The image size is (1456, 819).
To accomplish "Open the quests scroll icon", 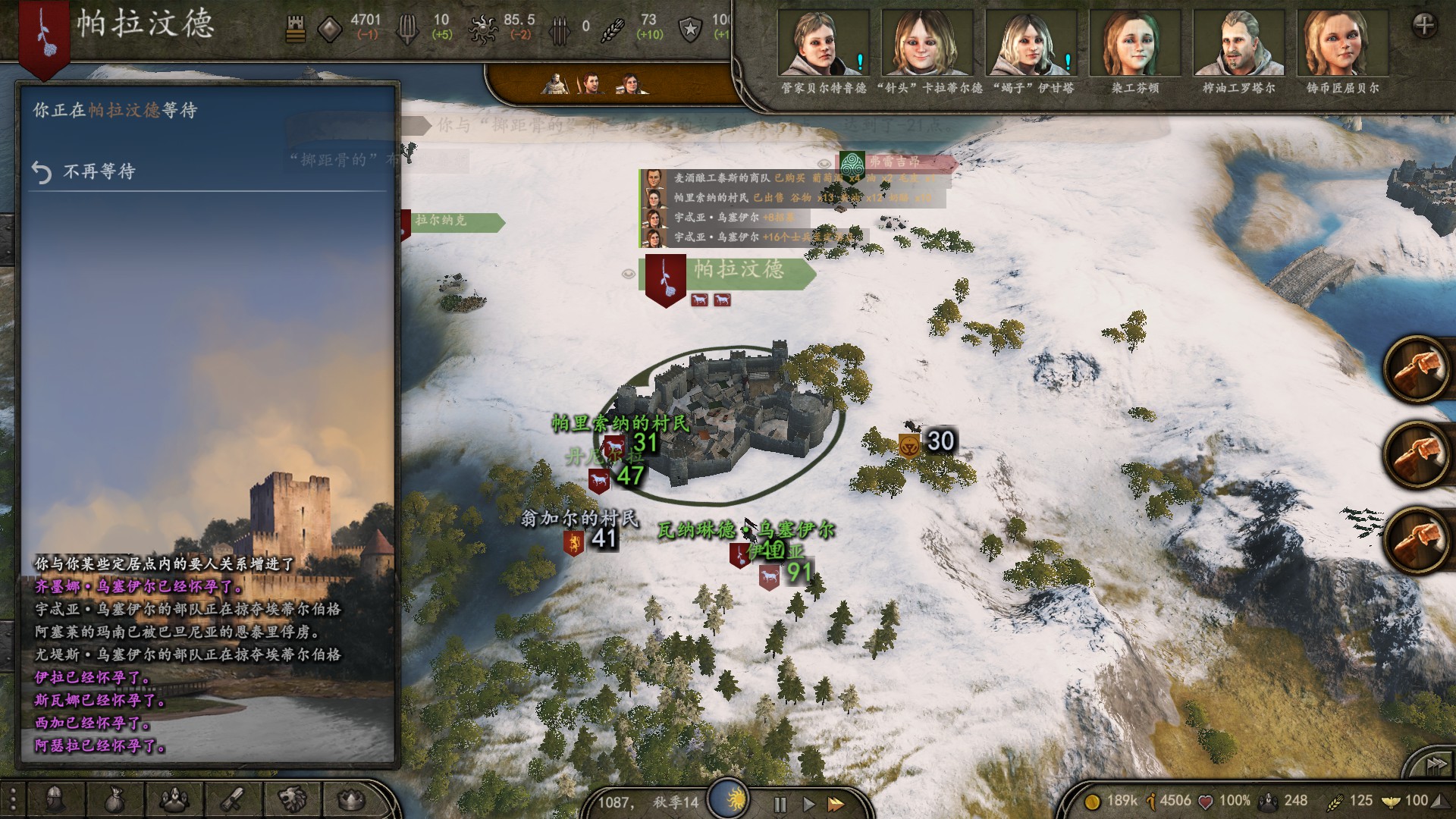I will [233, 799].
